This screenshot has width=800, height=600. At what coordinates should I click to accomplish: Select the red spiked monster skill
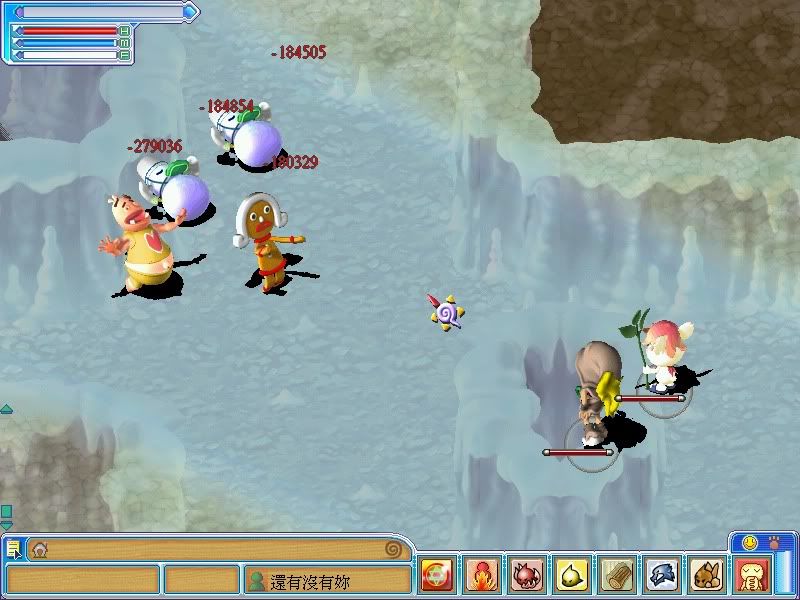point(527,576)
